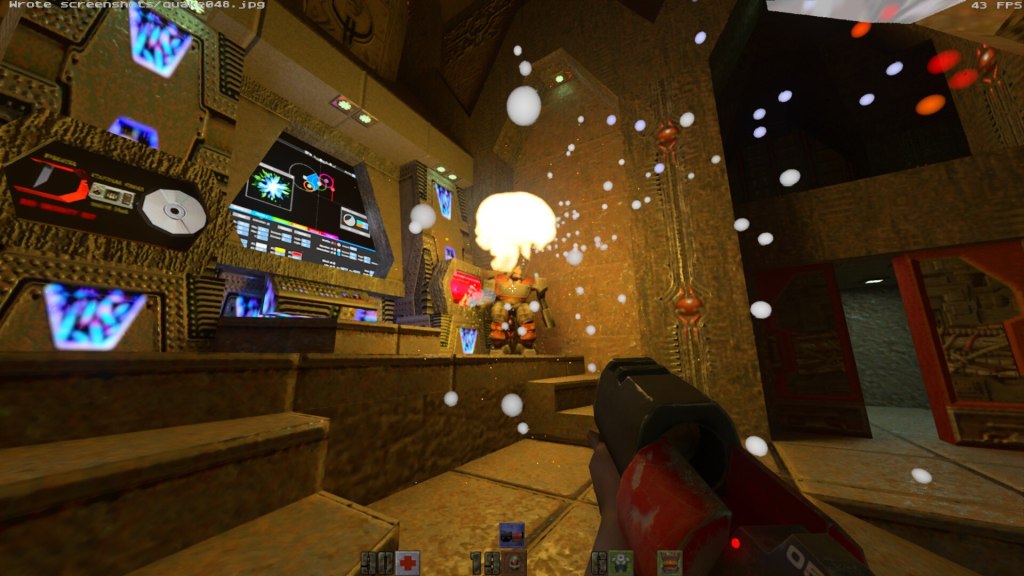1024x576 pixels.
Task: Select the grenade ammo icon
Action: (x=513, y=563)
